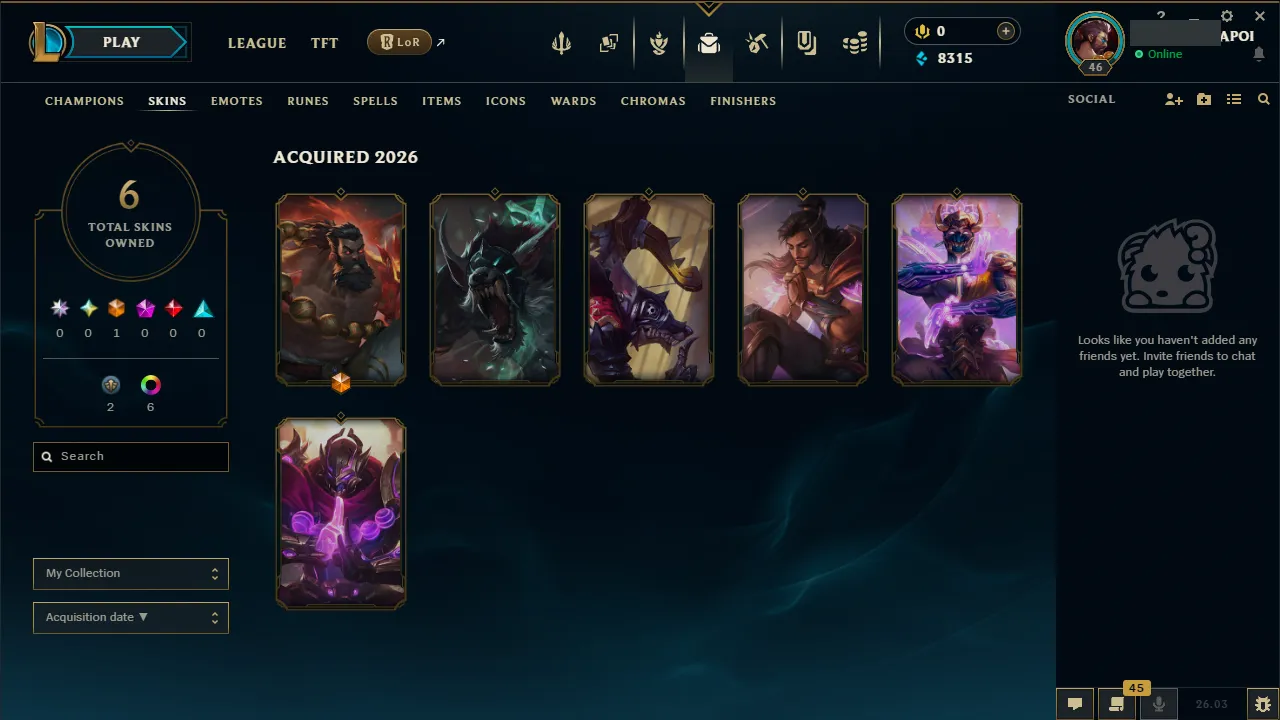Image resolution: width=1280 pixels, height=720 pixels.
Task: Open the My Collection dropdown
Action: tap(130, 573)
